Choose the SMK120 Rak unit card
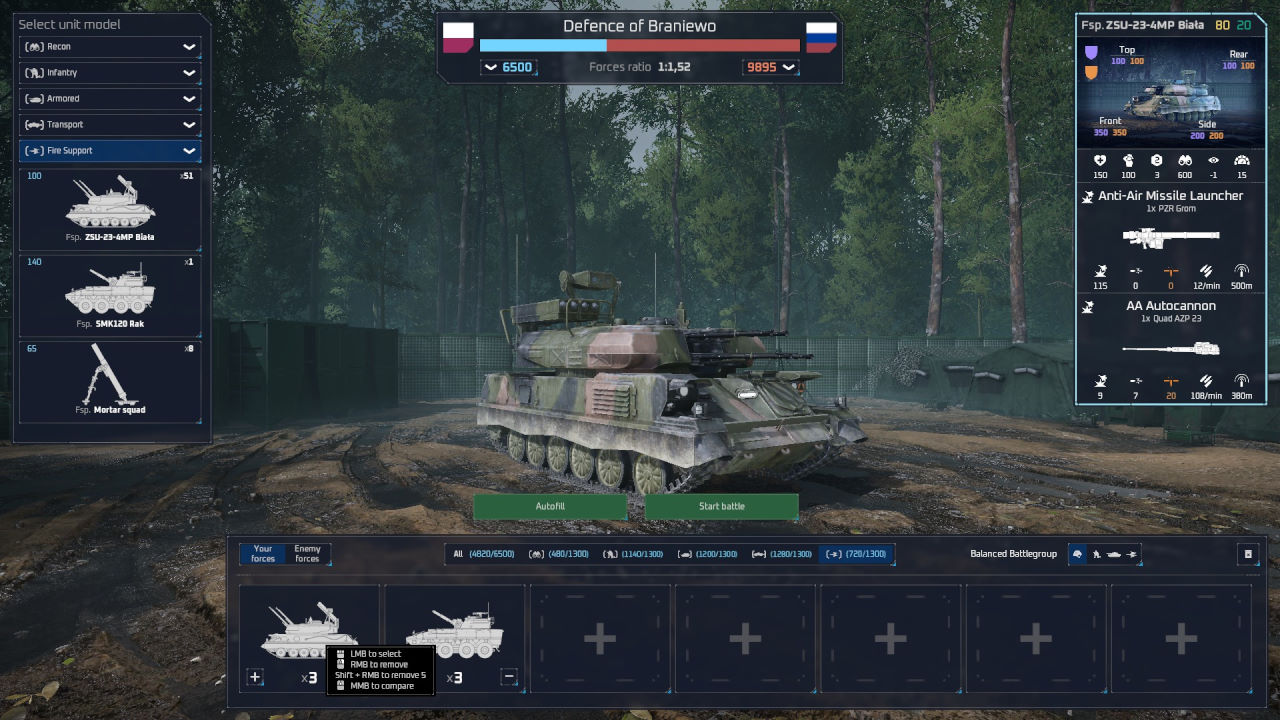1280x720 pixels. click(x=110, y=295)
